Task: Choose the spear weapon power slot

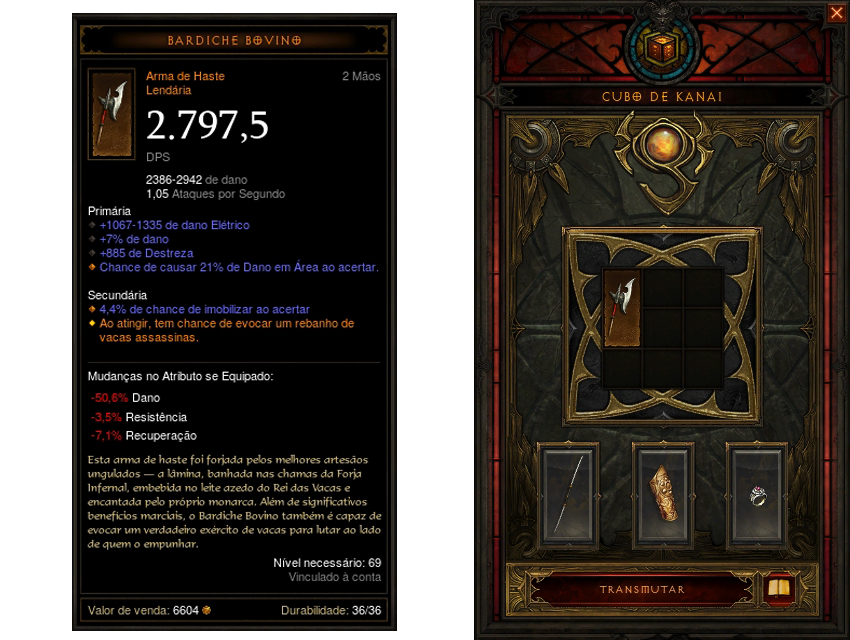Action: (568, 497)
